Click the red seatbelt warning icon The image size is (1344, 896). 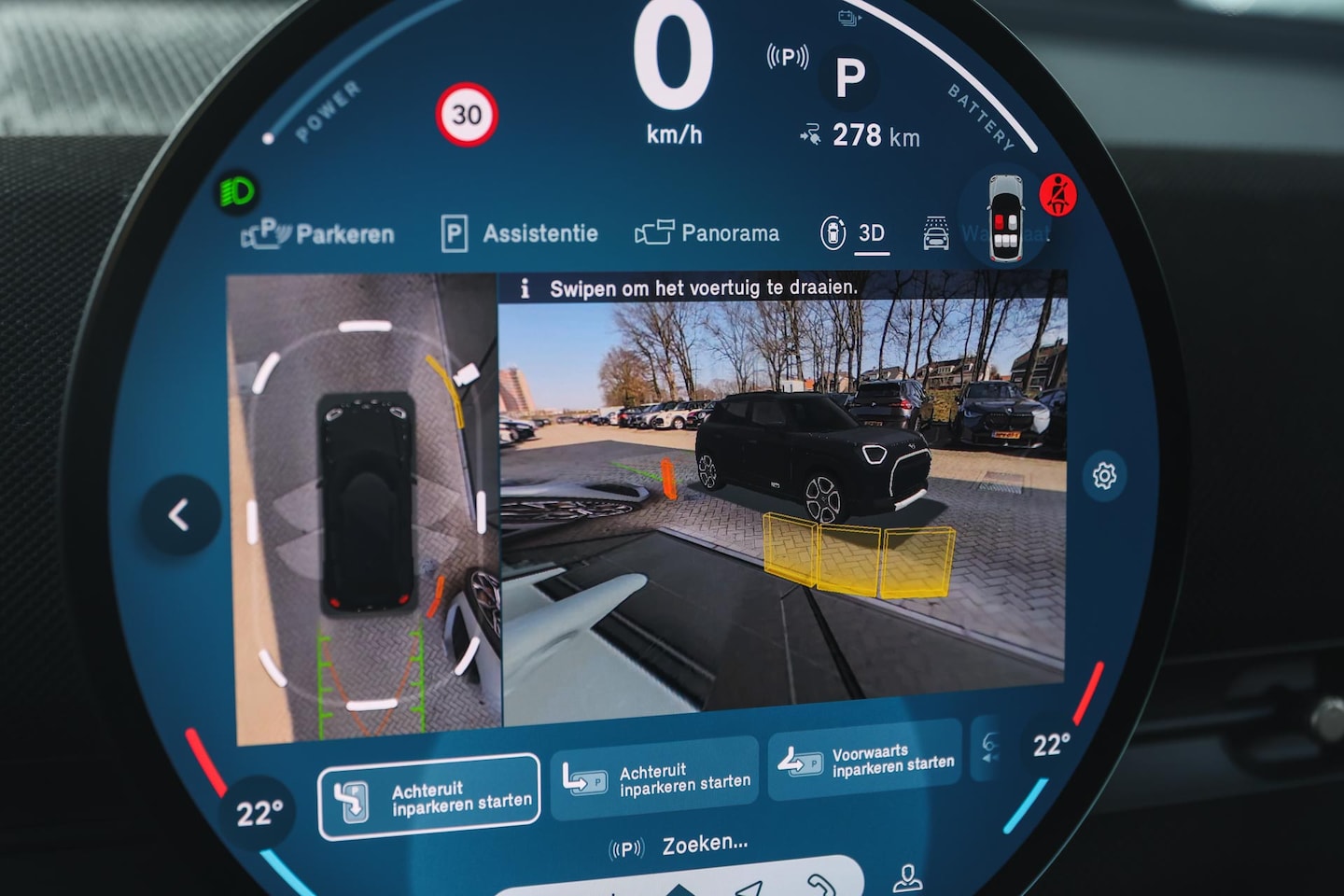click(1057, 195)
